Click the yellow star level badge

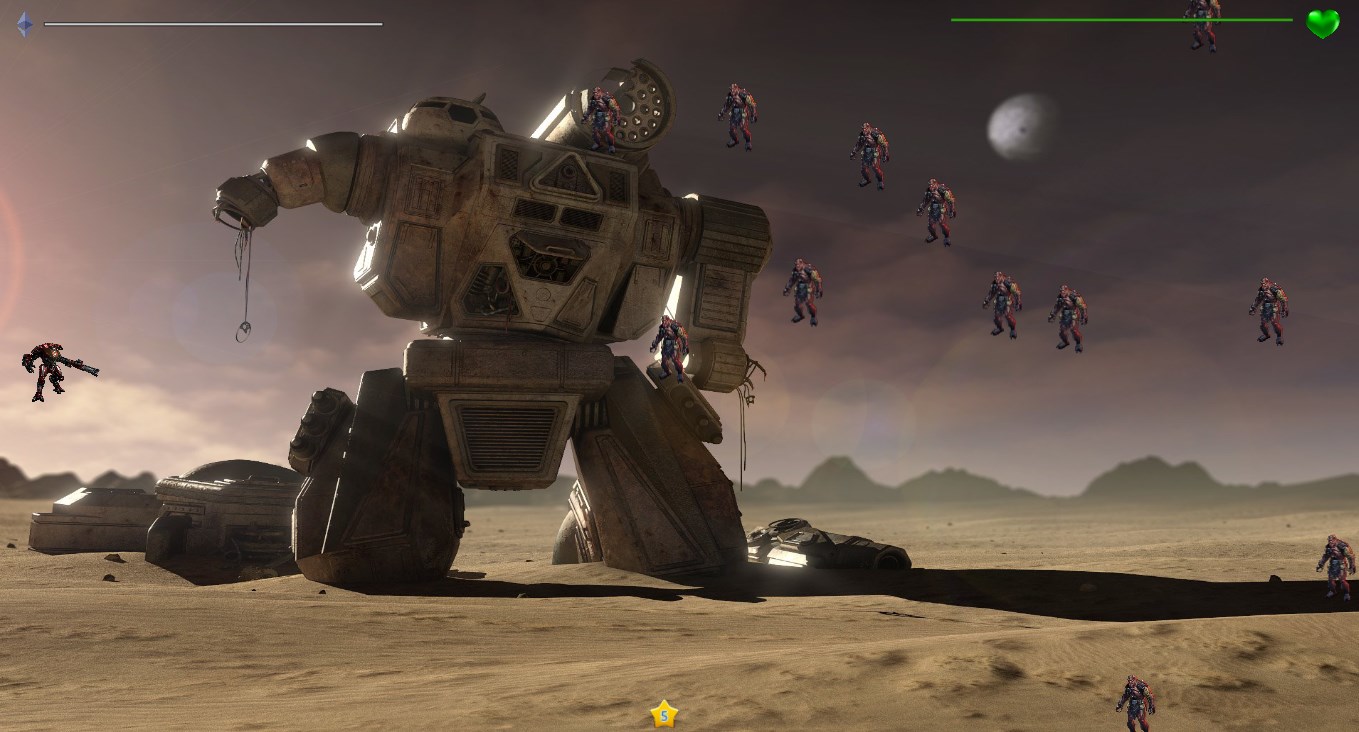tap(664, 714)
